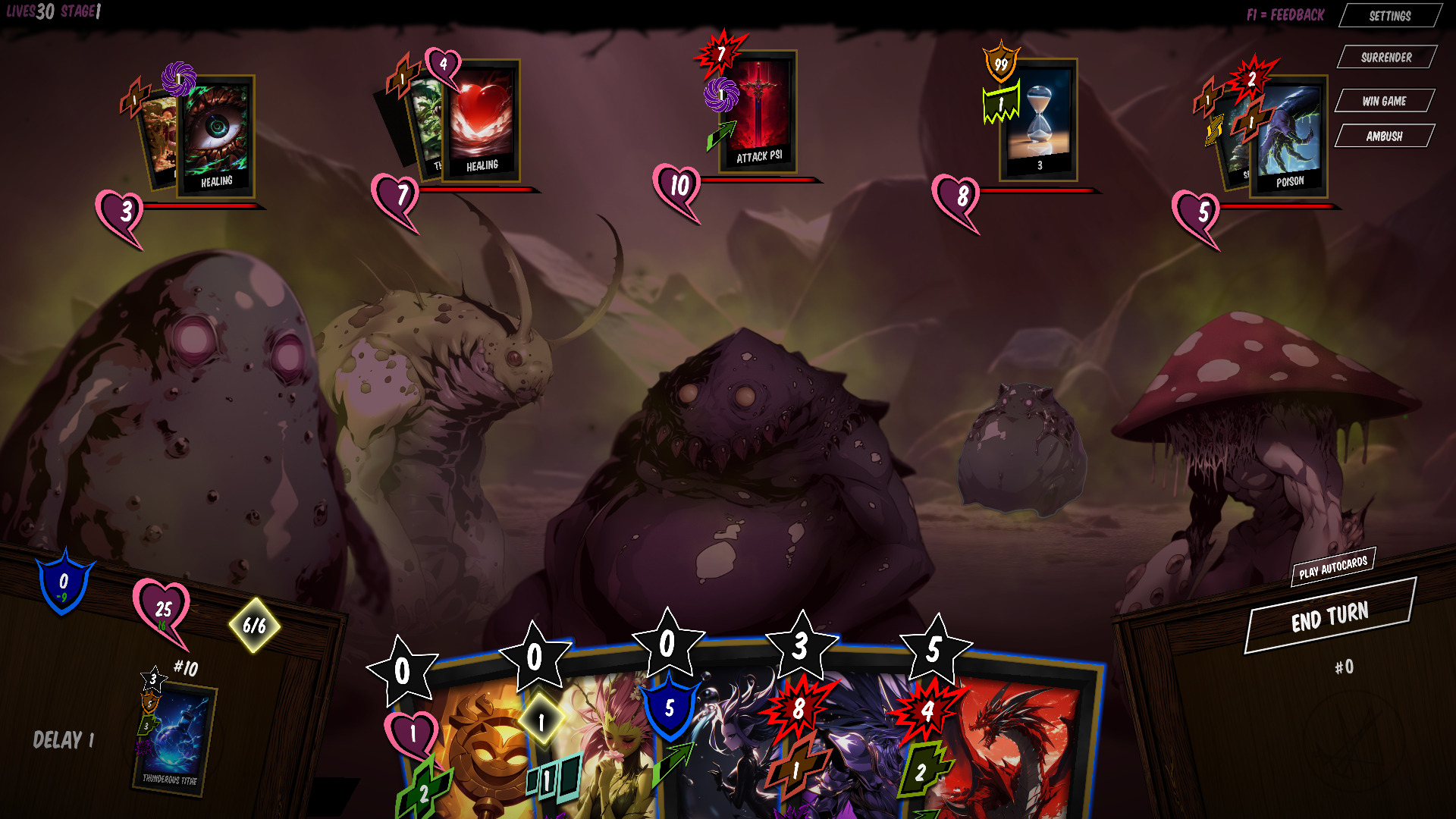The height and width of the screenshot is (819, 1456).
Task: Activate the Win Game button
Action: (x=1384, y=101)
